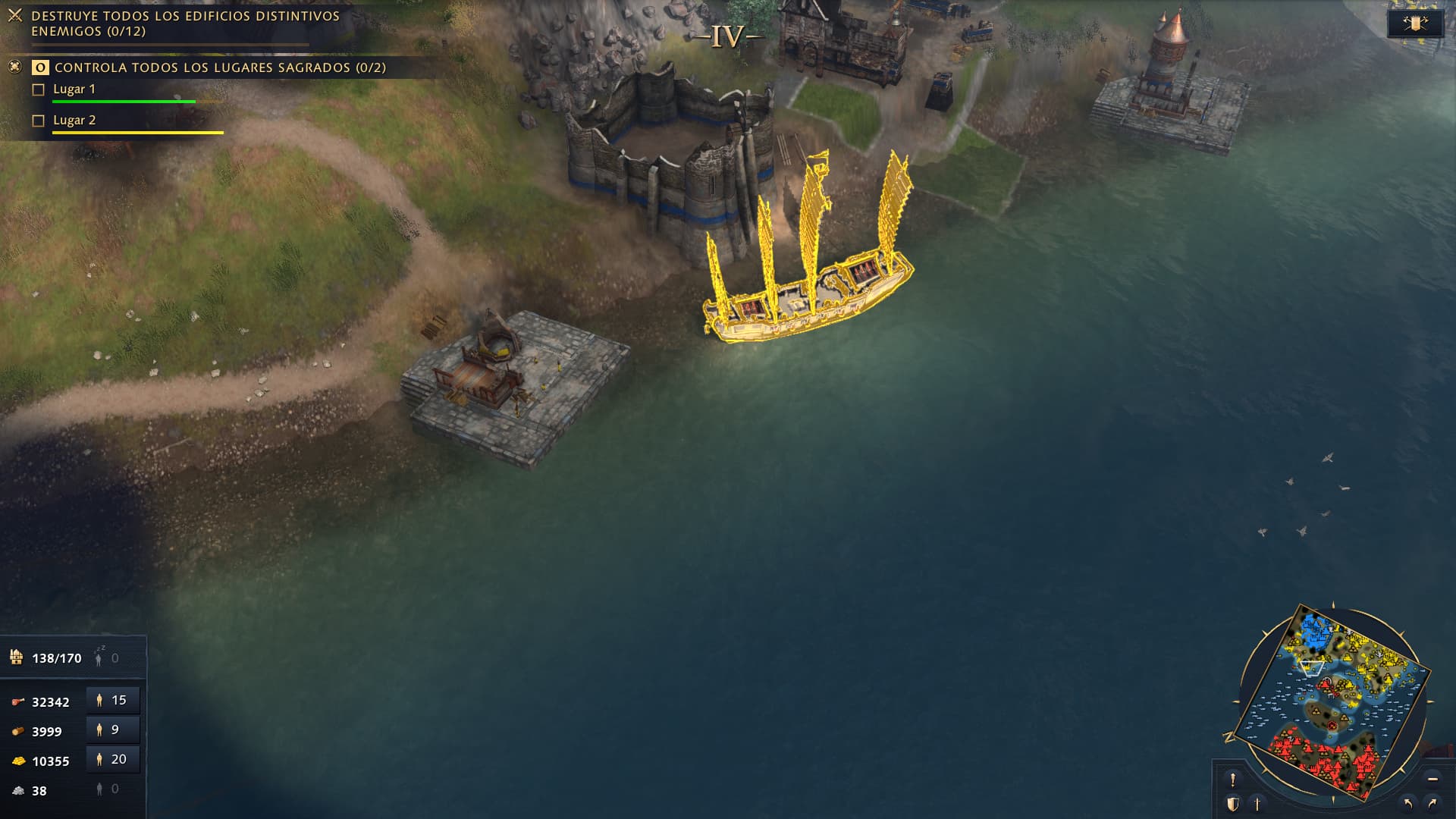Click the sacred sites objective header
Screen dimensions: 1456x819
[220, 67]
